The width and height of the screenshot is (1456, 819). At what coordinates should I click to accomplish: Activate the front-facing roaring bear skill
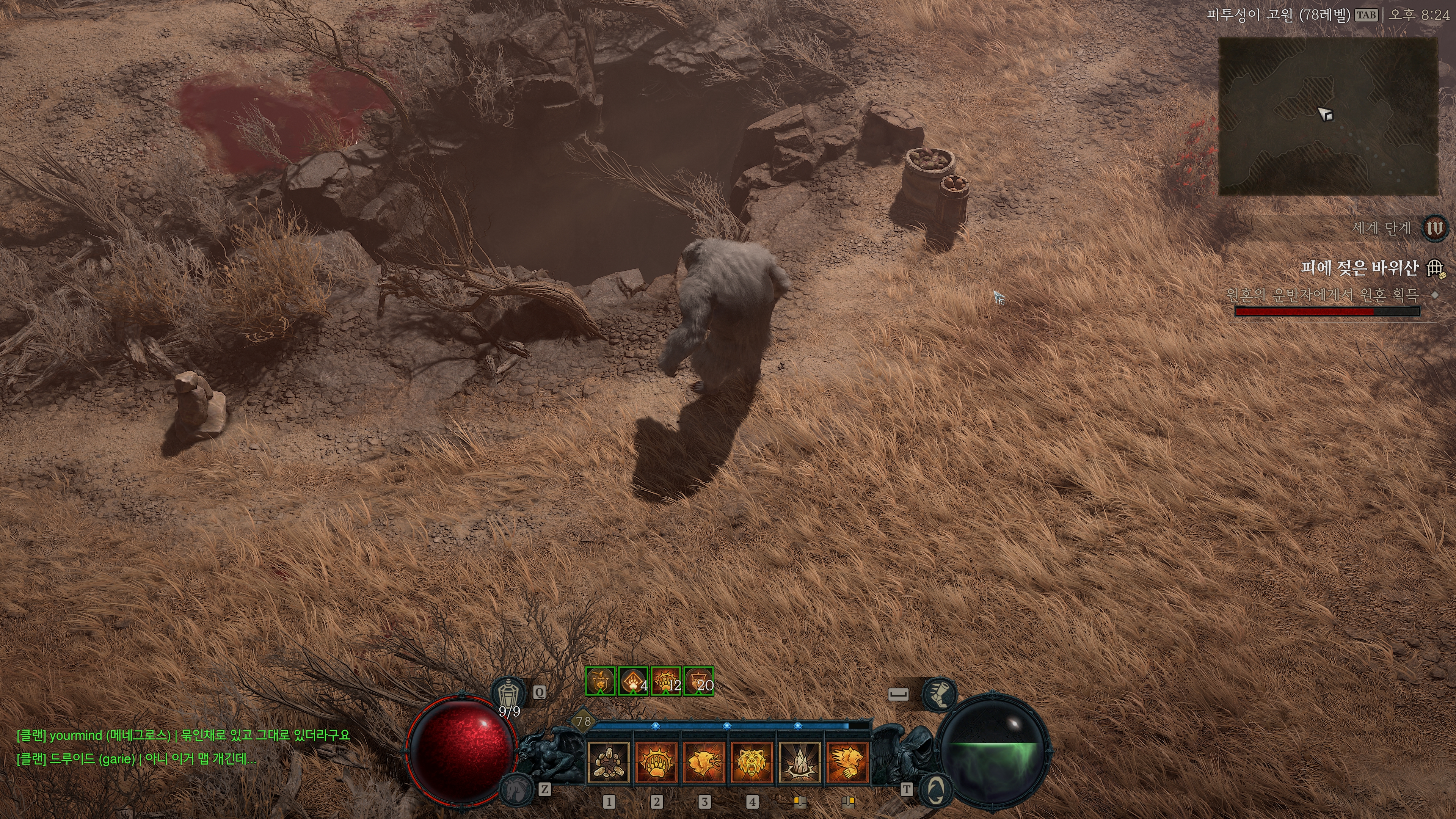pos(752,762)
